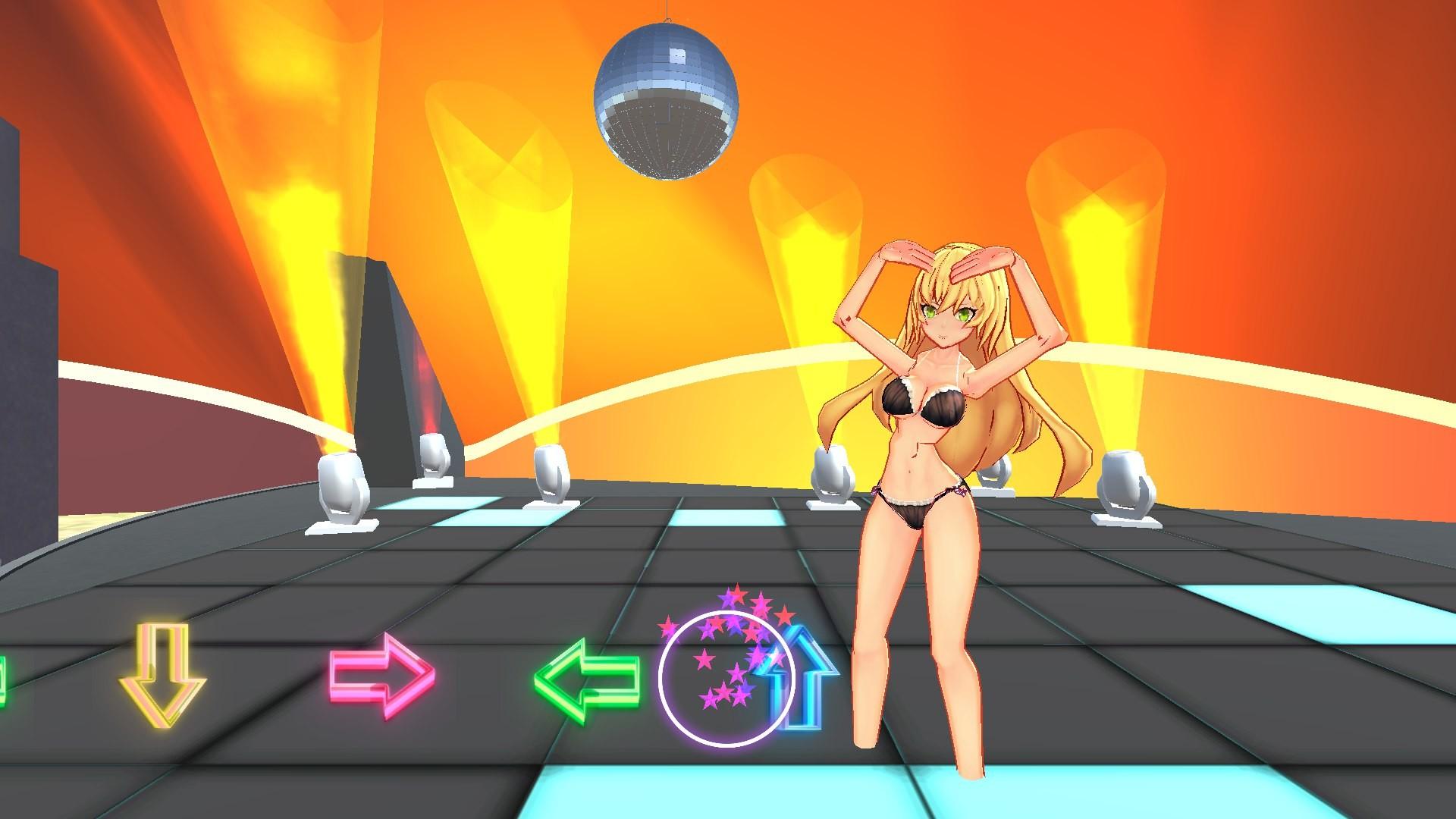Image resolution: width=1456 pixels, height=819 pixels.
Task: Tap the yellow flame spotlight beam on the left
Action: point(303,190)
